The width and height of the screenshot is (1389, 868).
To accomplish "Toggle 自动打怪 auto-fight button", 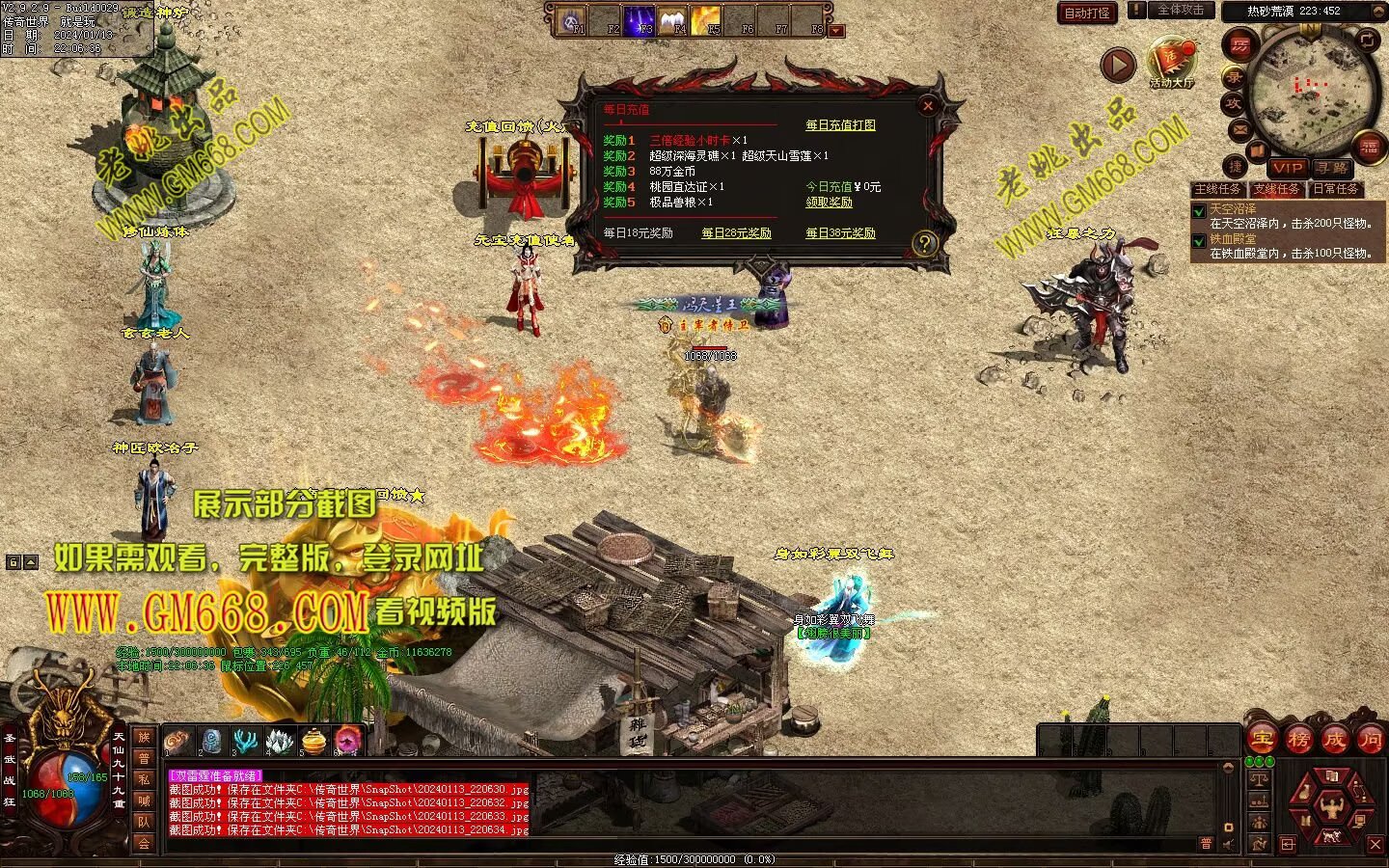I will (1087, 13).
